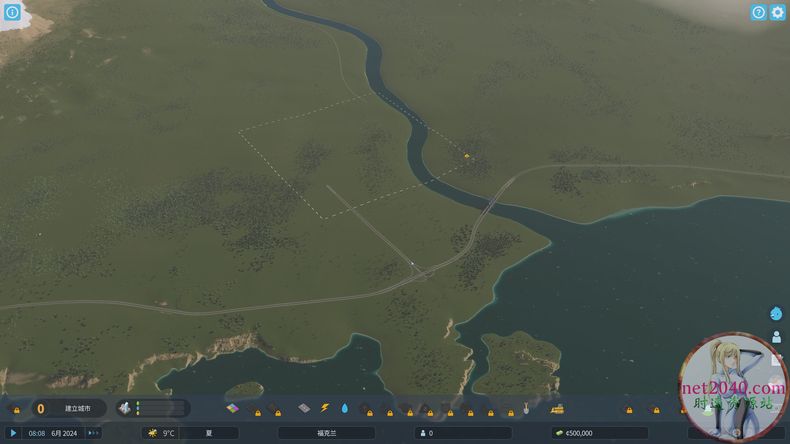This screenshot has height=444, width=790.
Task: Change simulation speed with the arrows
Action: pos(93,433)
